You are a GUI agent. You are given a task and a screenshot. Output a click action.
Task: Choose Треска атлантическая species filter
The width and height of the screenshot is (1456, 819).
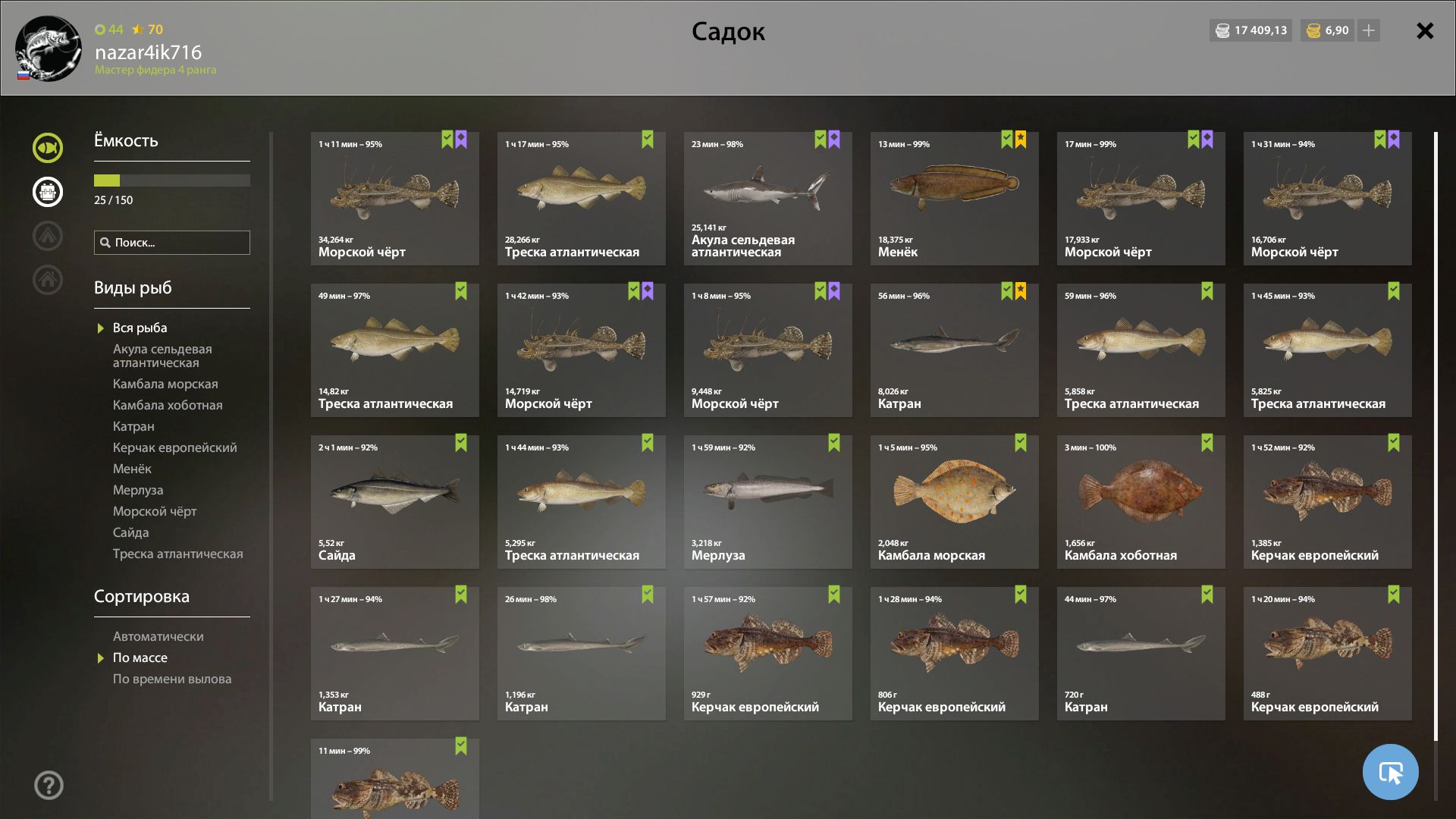177,554
